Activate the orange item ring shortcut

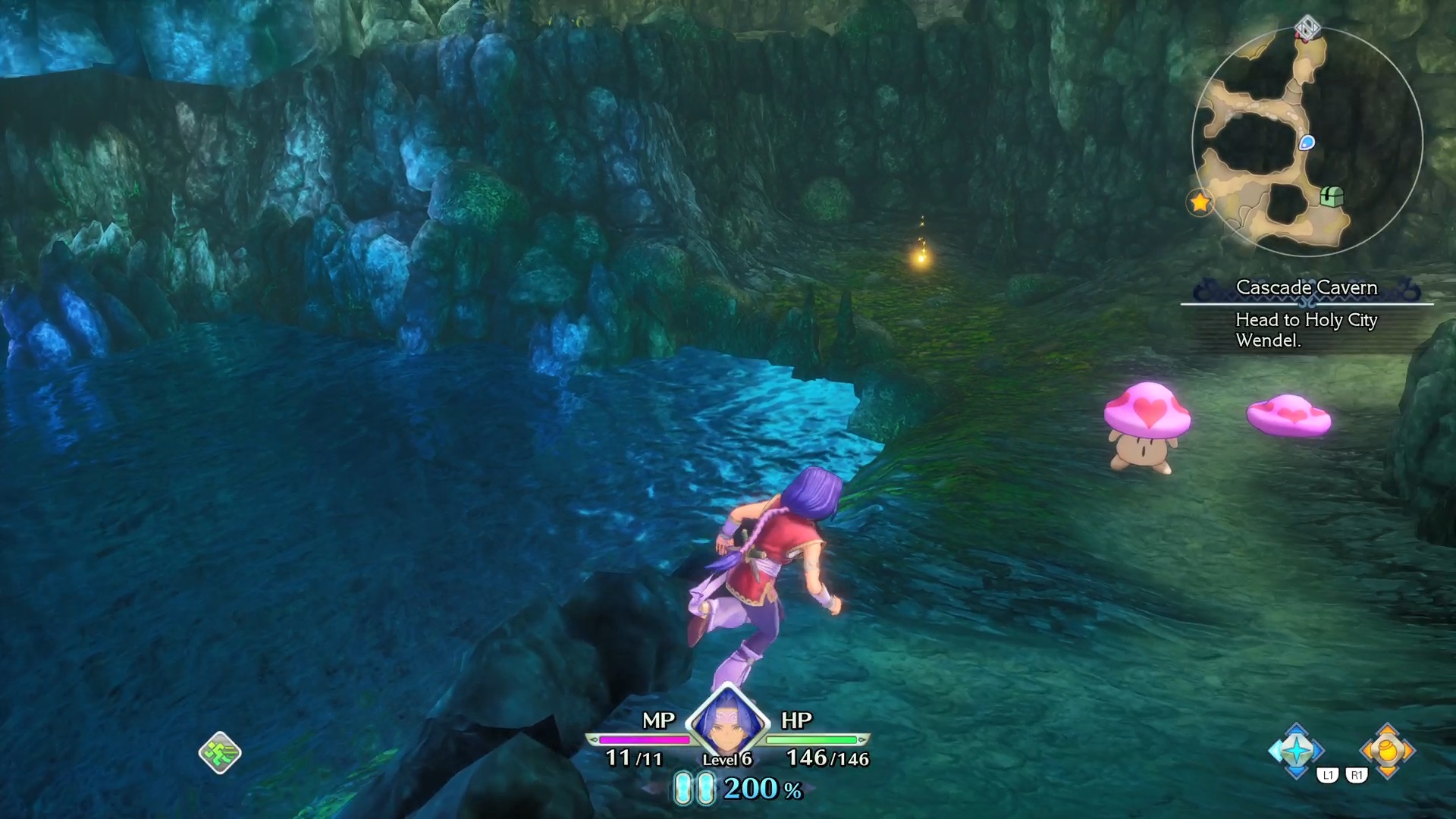pos(1387,751)
